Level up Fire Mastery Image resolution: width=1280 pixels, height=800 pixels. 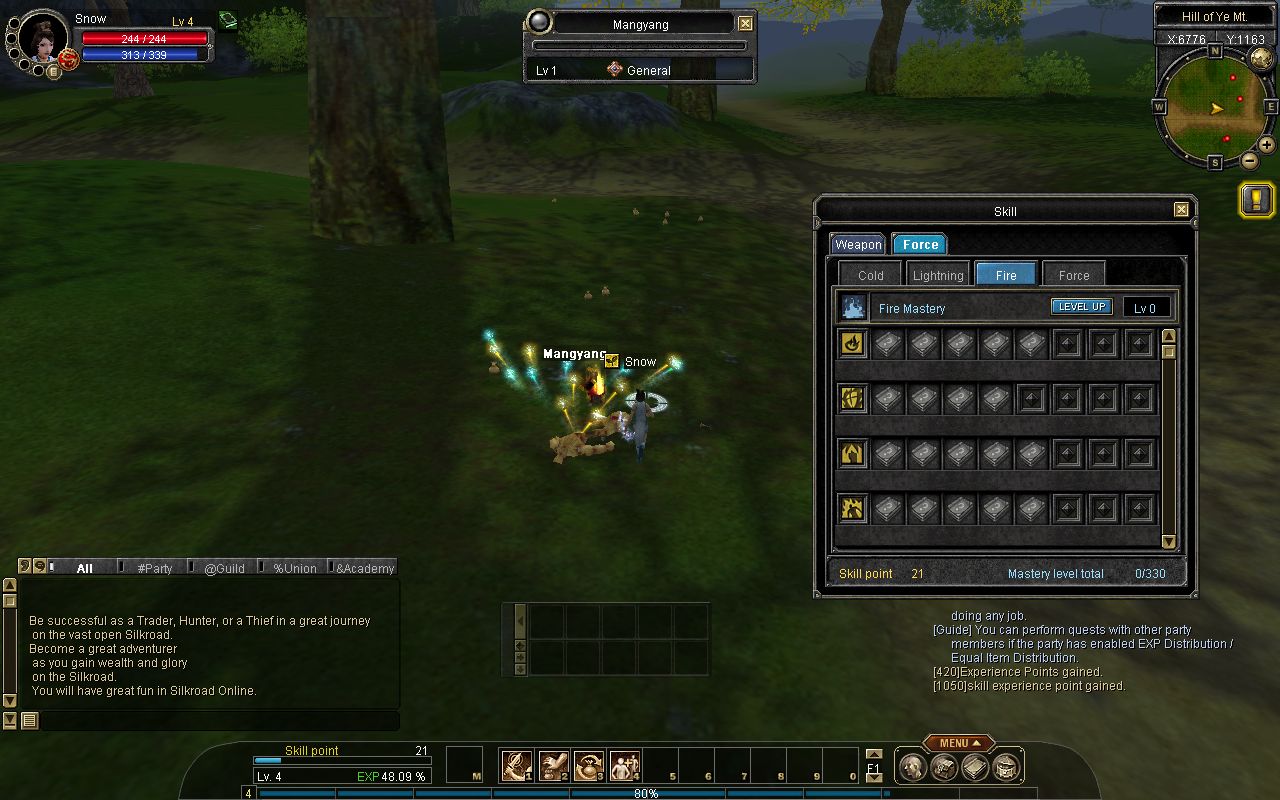click(1081, 307)
